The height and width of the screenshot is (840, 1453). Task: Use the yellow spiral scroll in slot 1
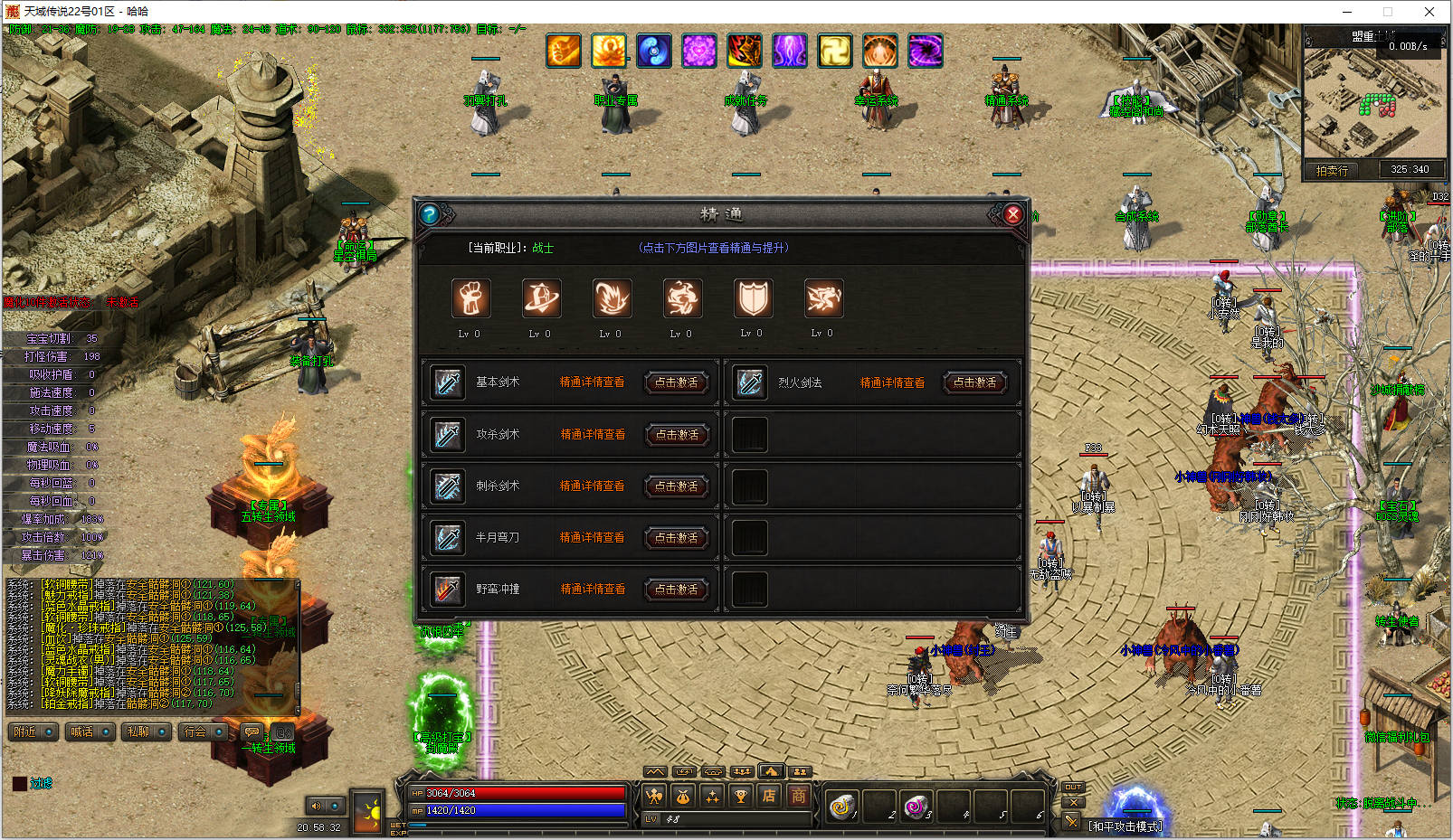[x=841, y=806]
